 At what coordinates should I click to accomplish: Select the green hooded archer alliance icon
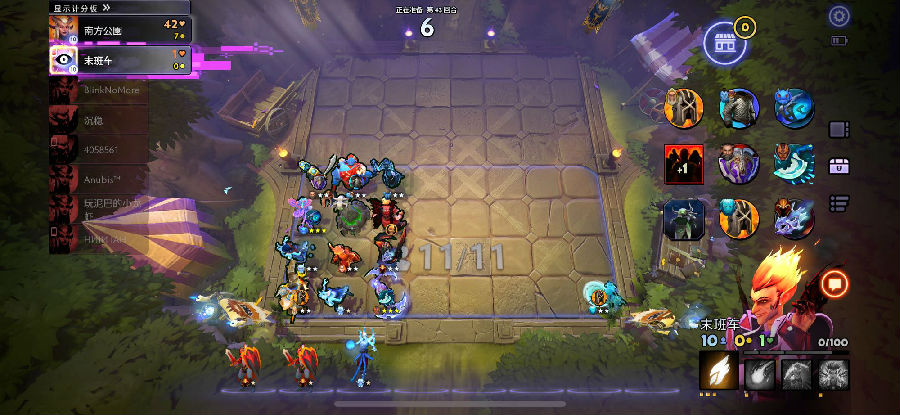tap(684, 218)
